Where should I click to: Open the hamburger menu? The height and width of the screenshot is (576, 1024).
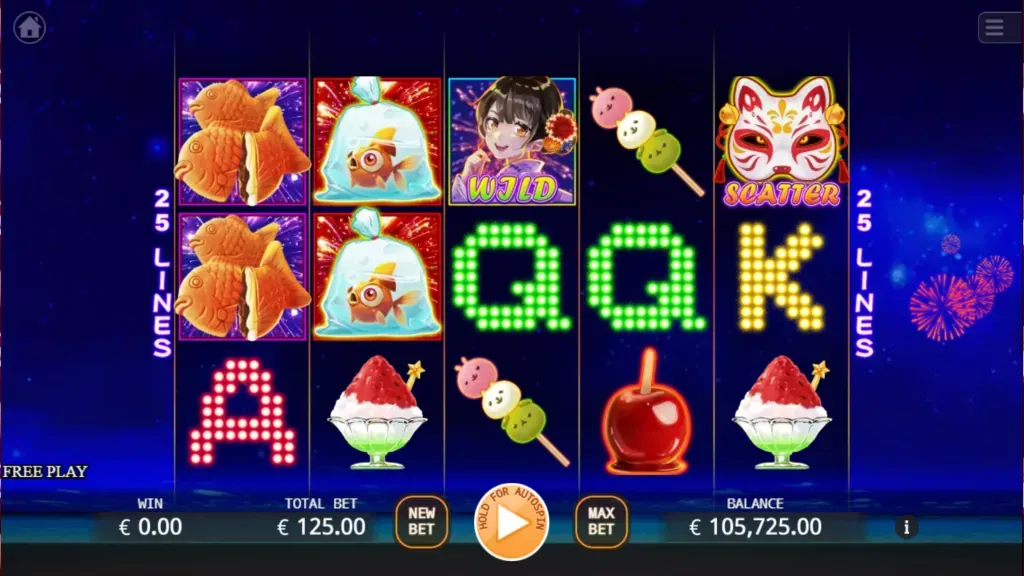tap(995, 28)
